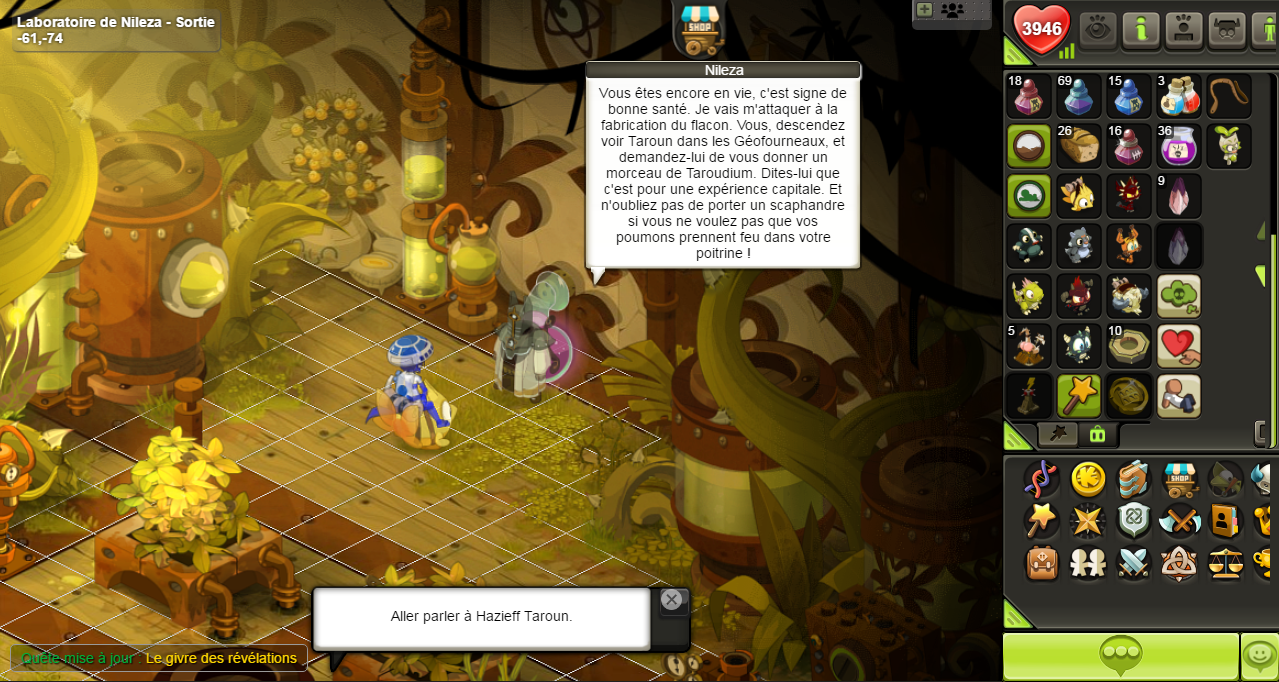Open the Kama gold coin menu icon
This screenshot has width=1279, height=682.
tap(1088, 480)
